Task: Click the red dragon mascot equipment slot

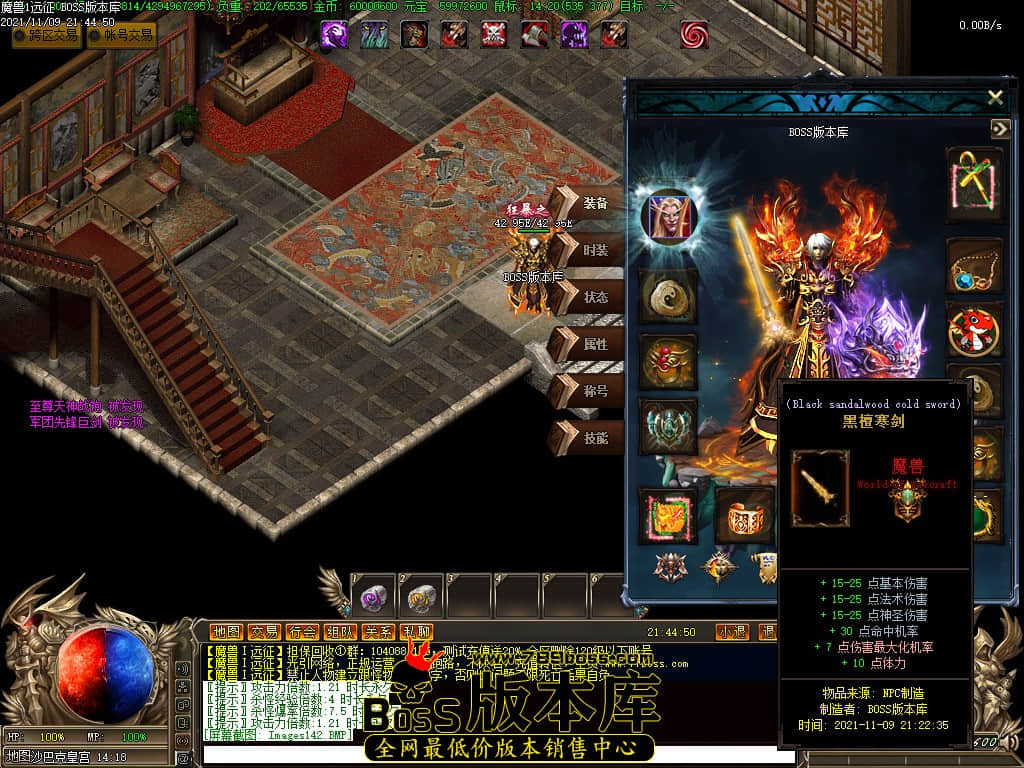Action: pos(973,330)
